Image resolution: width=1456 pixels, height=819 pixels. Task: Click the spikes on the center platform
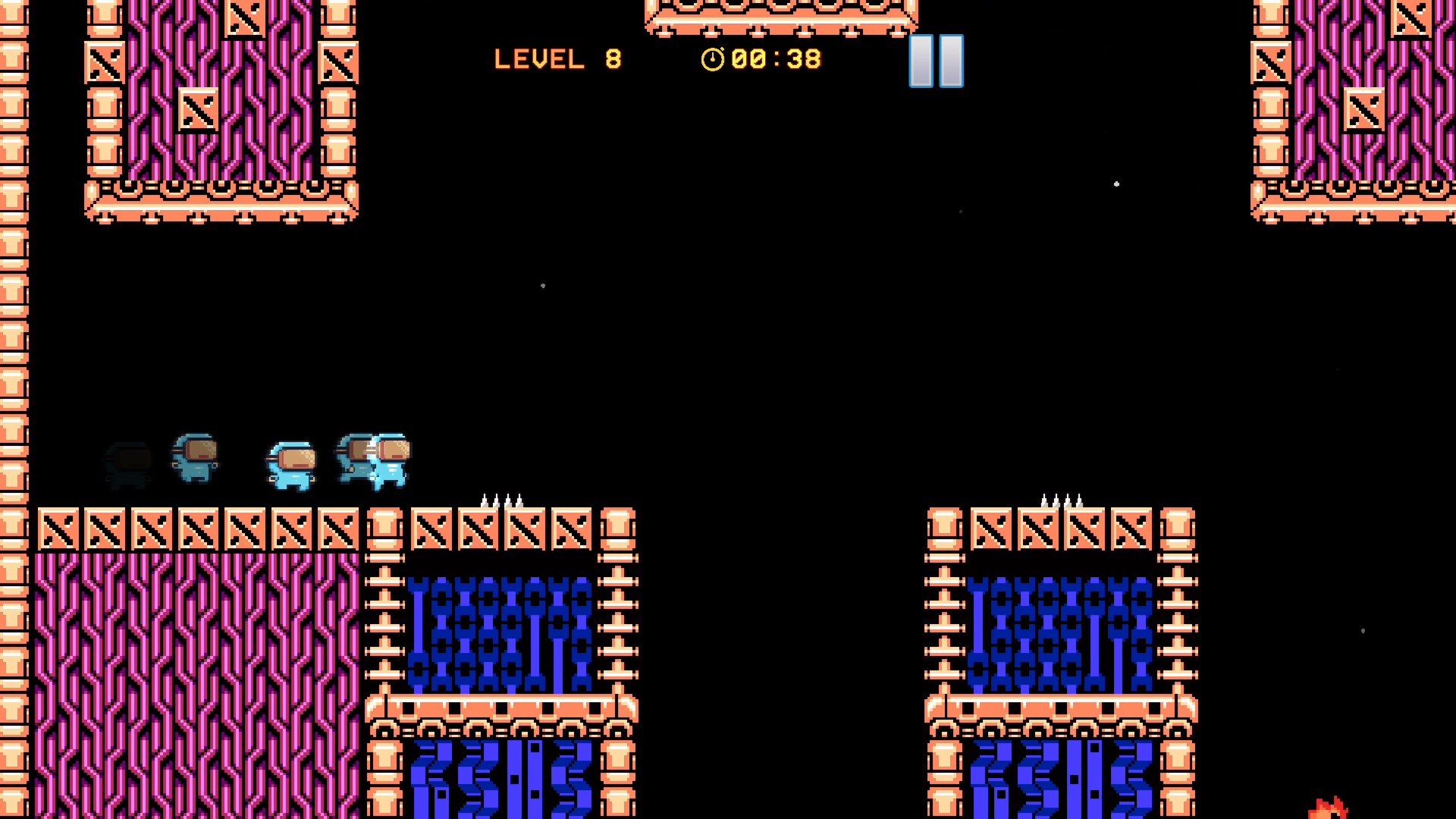502,500
